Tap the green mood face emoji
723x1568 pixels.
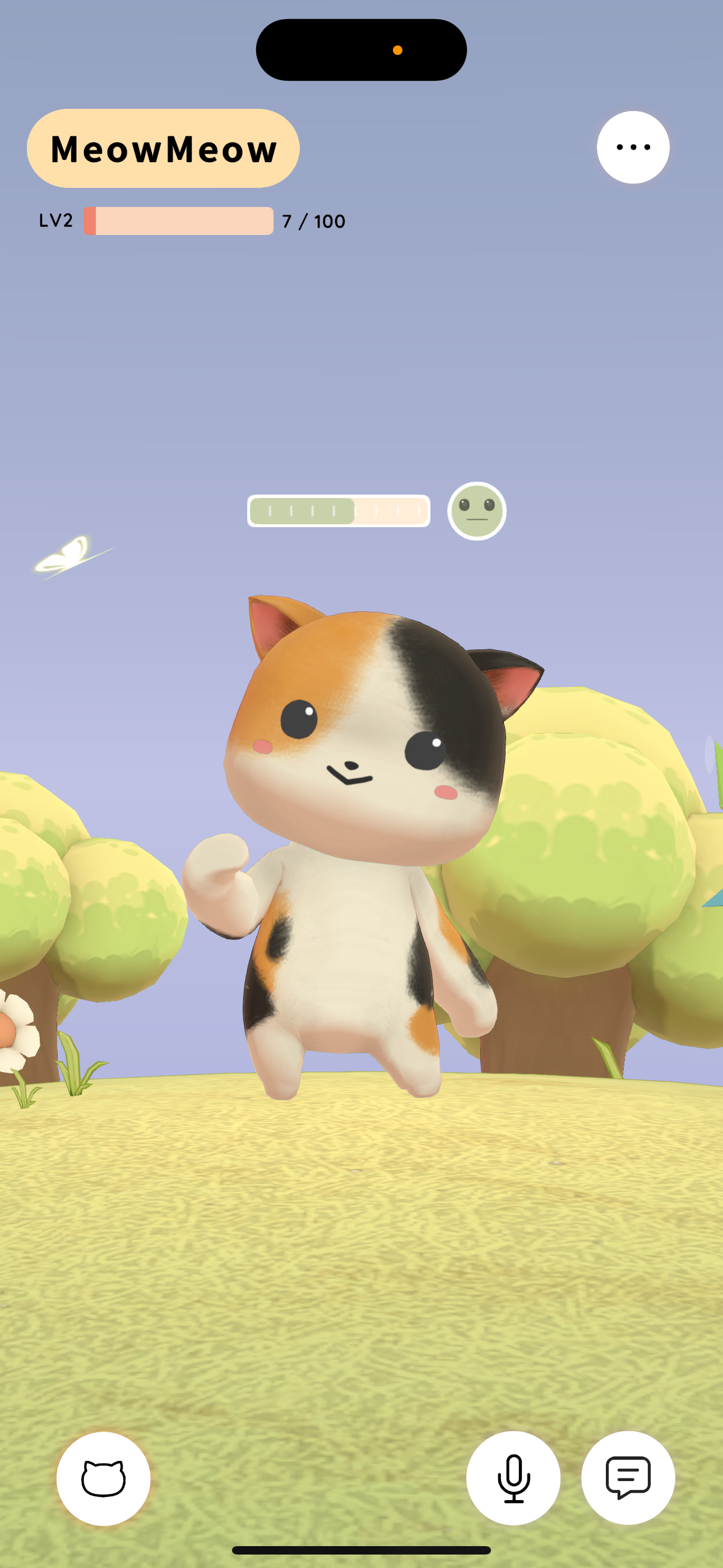coord(477,512)
